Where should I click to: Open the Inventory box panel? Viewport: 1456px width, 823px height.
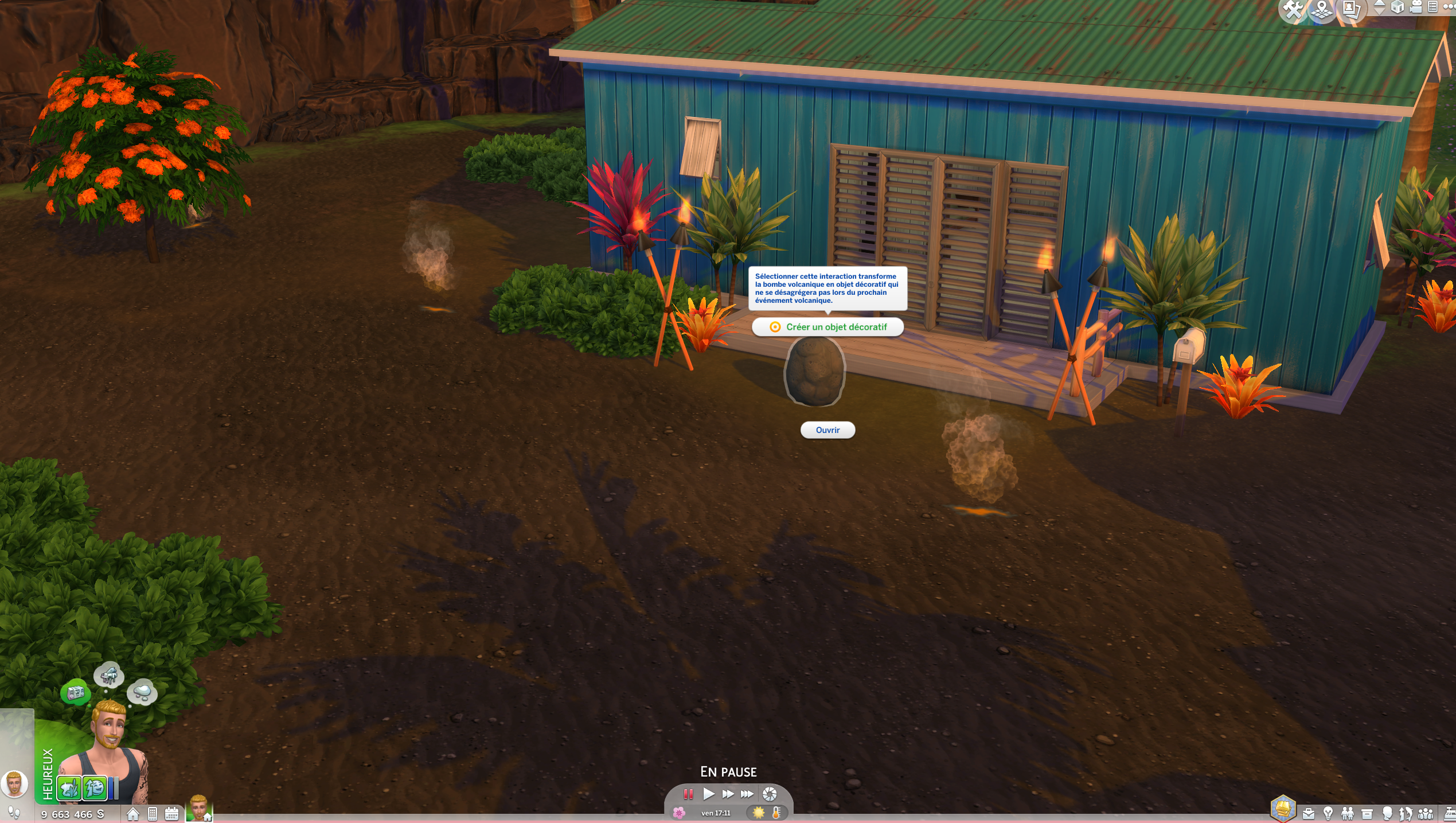click(x=1367, y=813)
